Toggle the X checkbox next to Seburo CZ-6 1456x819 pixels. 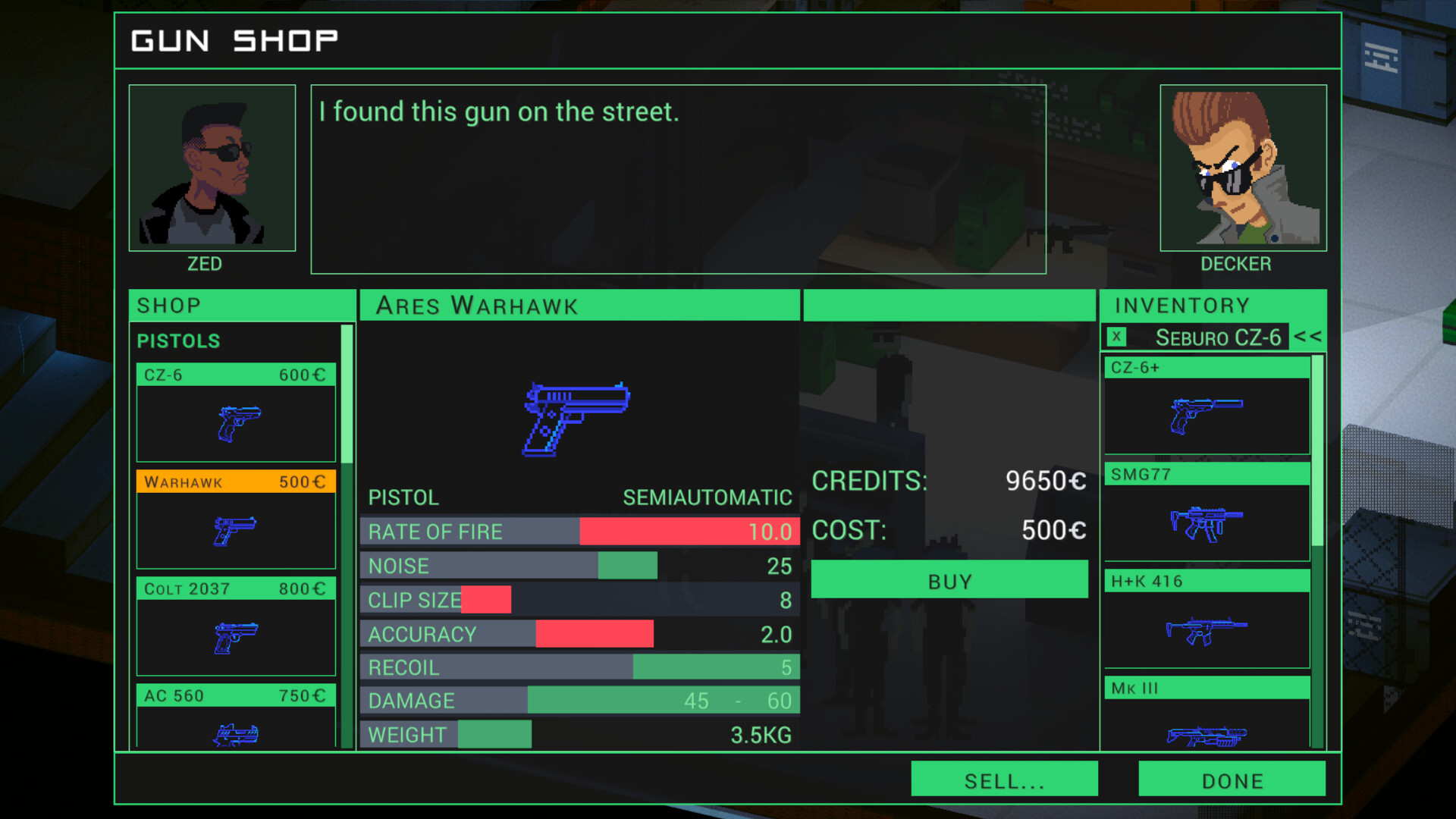(x=1117, y=337)
